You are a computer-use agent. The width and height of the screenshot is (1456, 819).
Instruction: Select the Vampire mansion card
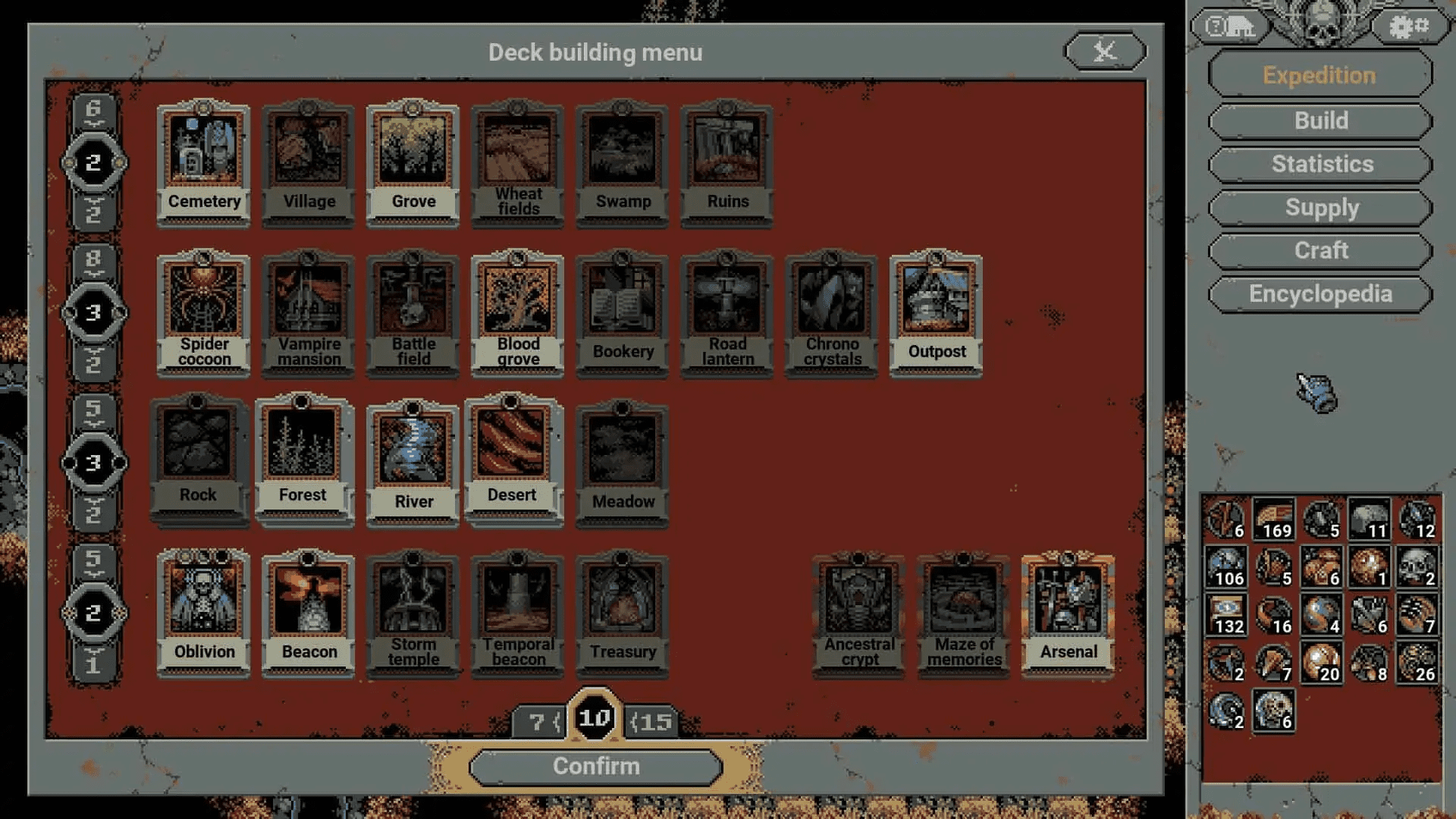308,311
